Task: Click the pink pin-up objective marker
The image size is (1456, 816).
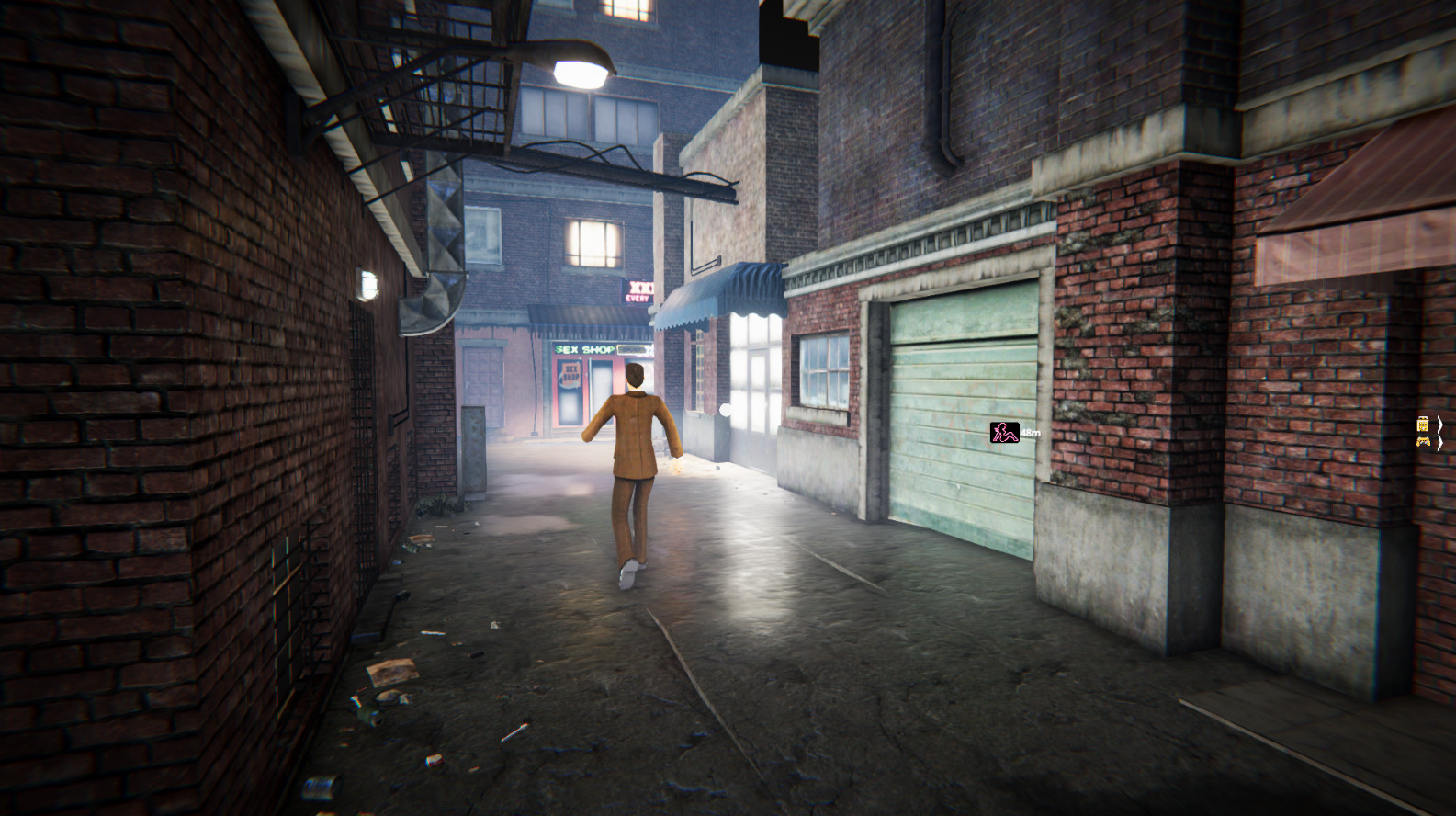Action: [x=1000, y=432]
